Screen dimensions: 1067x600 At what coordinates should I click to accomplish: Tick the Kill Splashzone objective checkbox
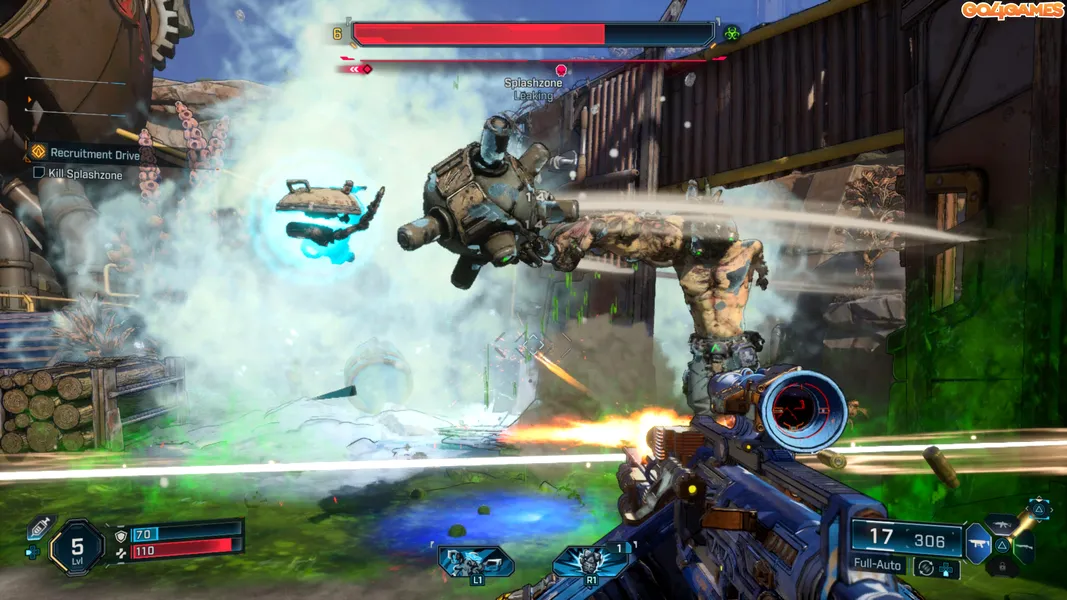pos(39,173)
